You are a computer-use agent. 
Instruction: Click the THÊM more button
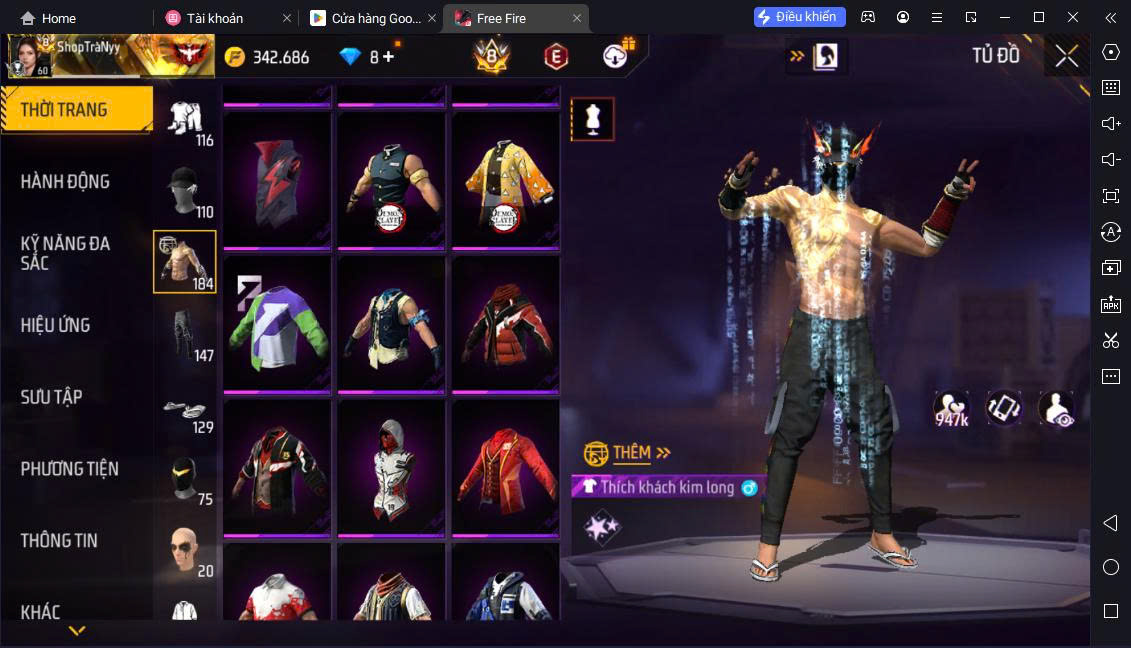[640, 453]
